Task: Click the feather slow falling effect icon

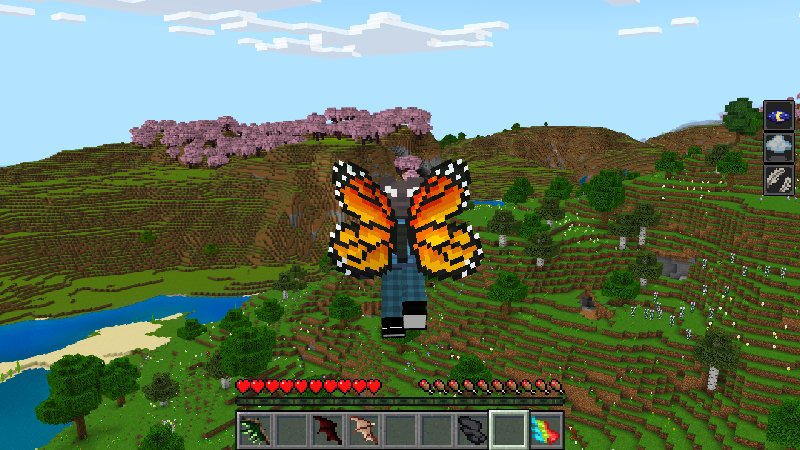Action: click(779, 180)
